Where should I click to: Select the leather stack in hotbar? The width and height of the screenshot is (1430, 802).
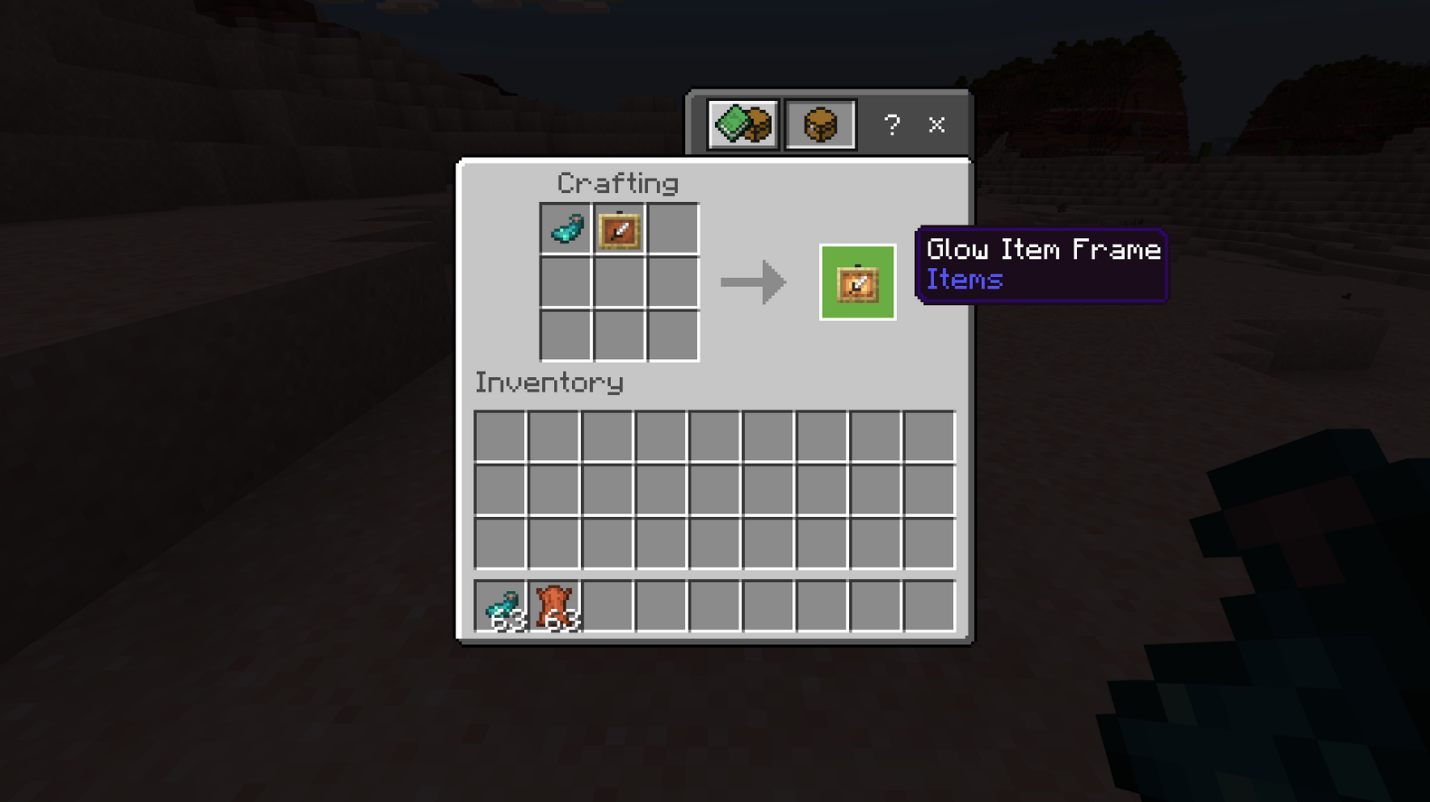click(x=554, y=606)
